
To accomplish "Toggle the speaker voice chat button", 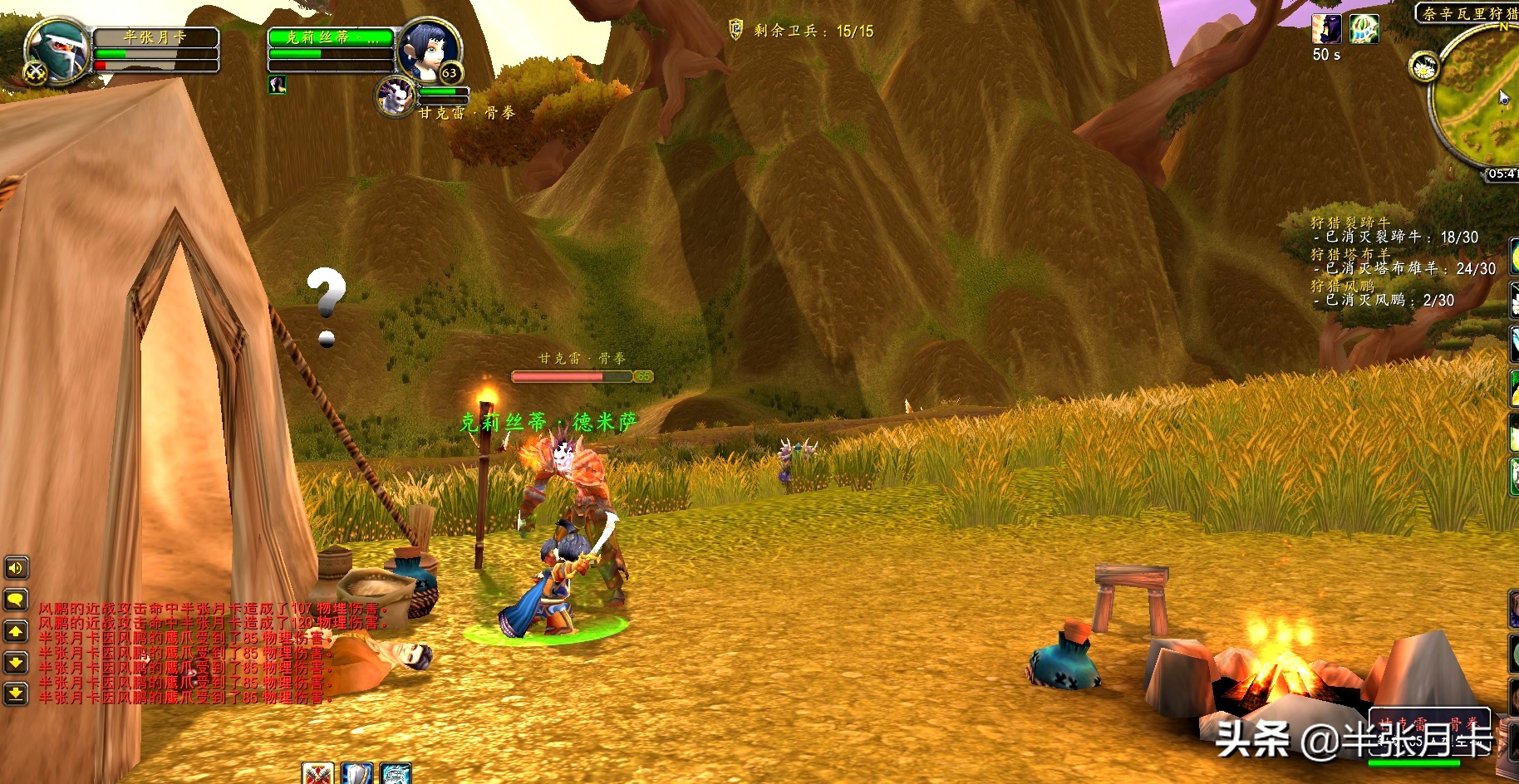I will coord(16,568).
